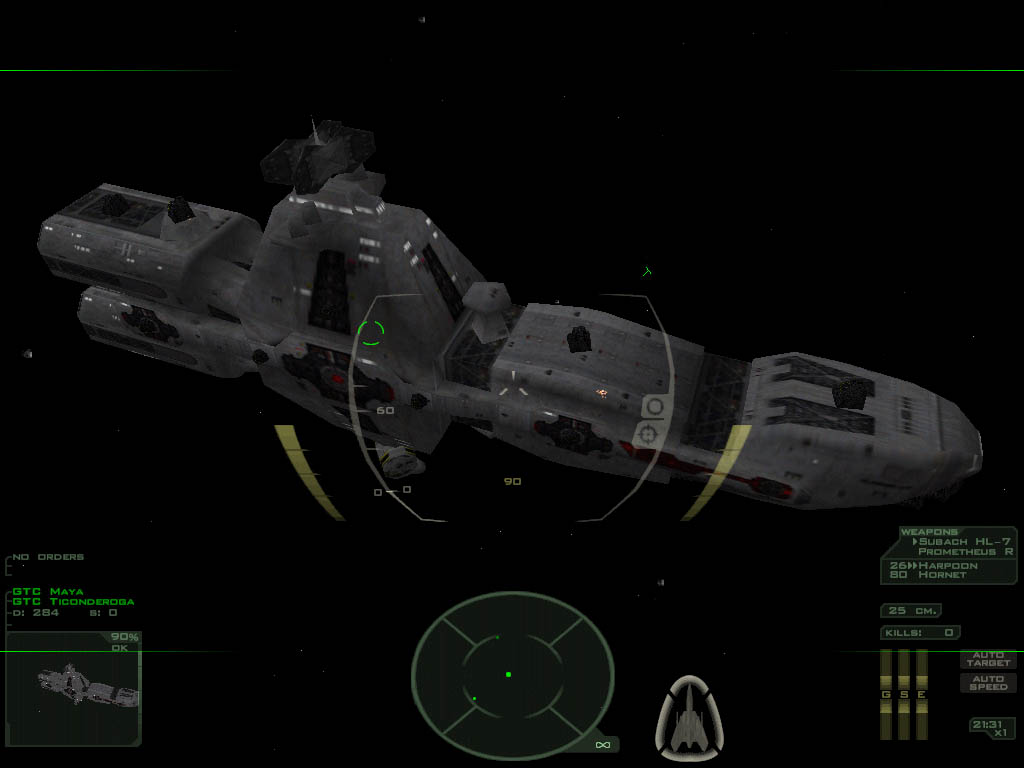Select the Hornet secondary missile
This screenshot has height=768, width=1024.
(x=942, y=575)
